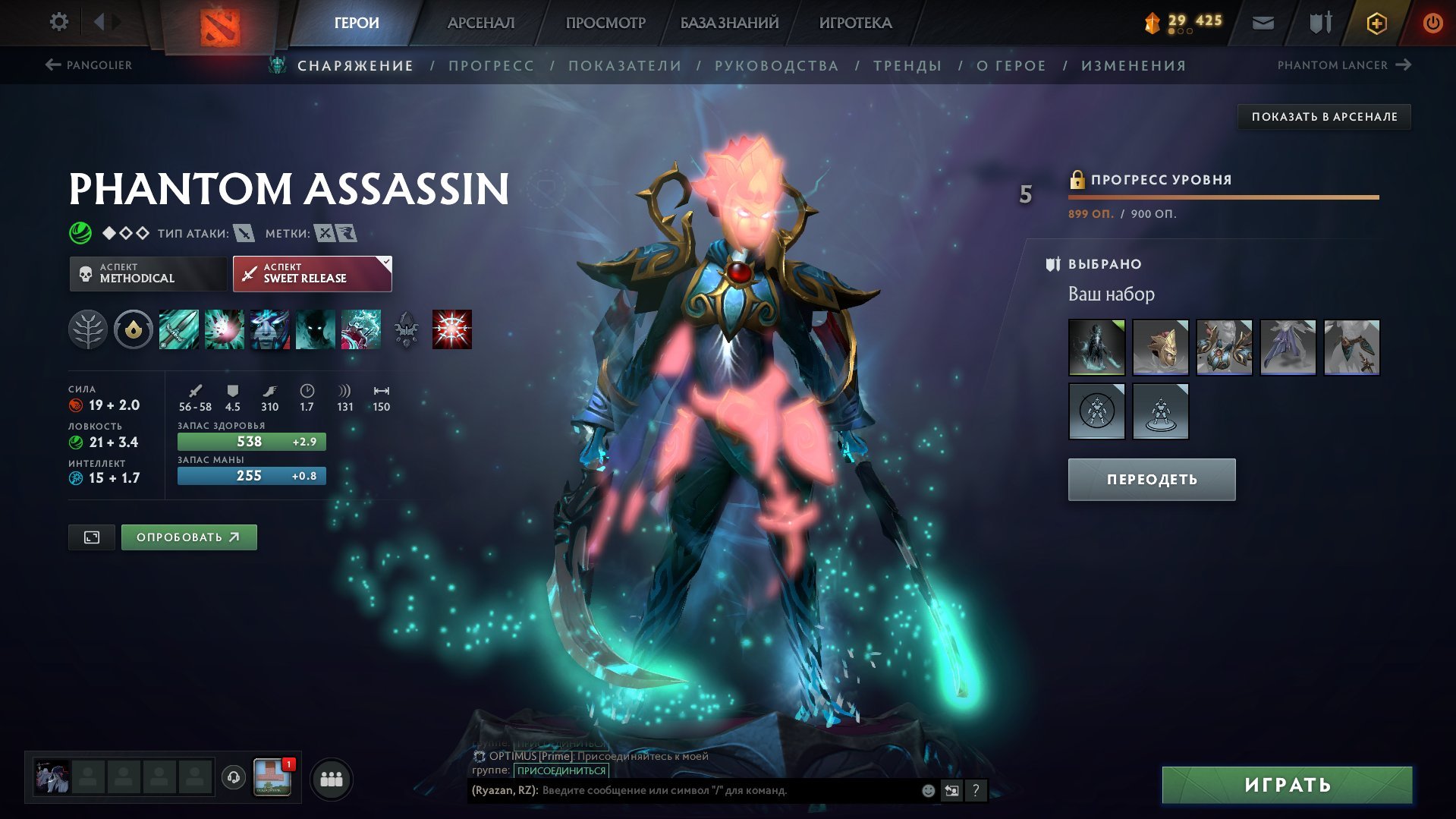Show the ПОКАЗАТЕЛИ hero subsection
Viewport: 1456px width, 819px height.
624,66
